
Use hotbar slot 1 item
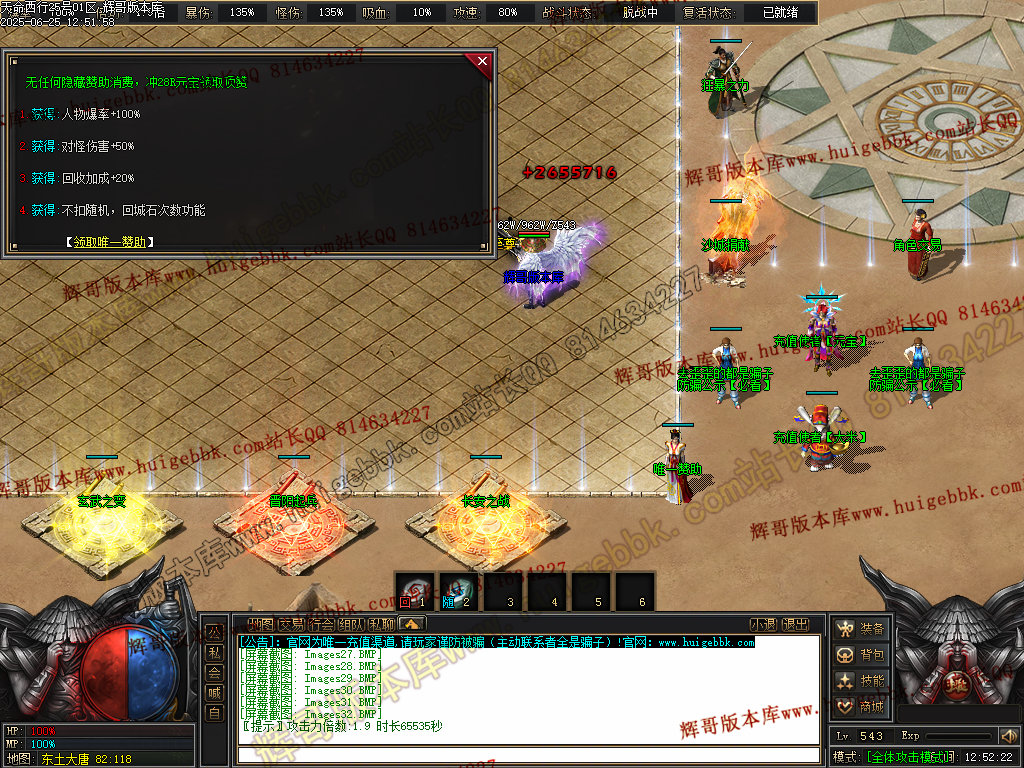tap(414, 591)
